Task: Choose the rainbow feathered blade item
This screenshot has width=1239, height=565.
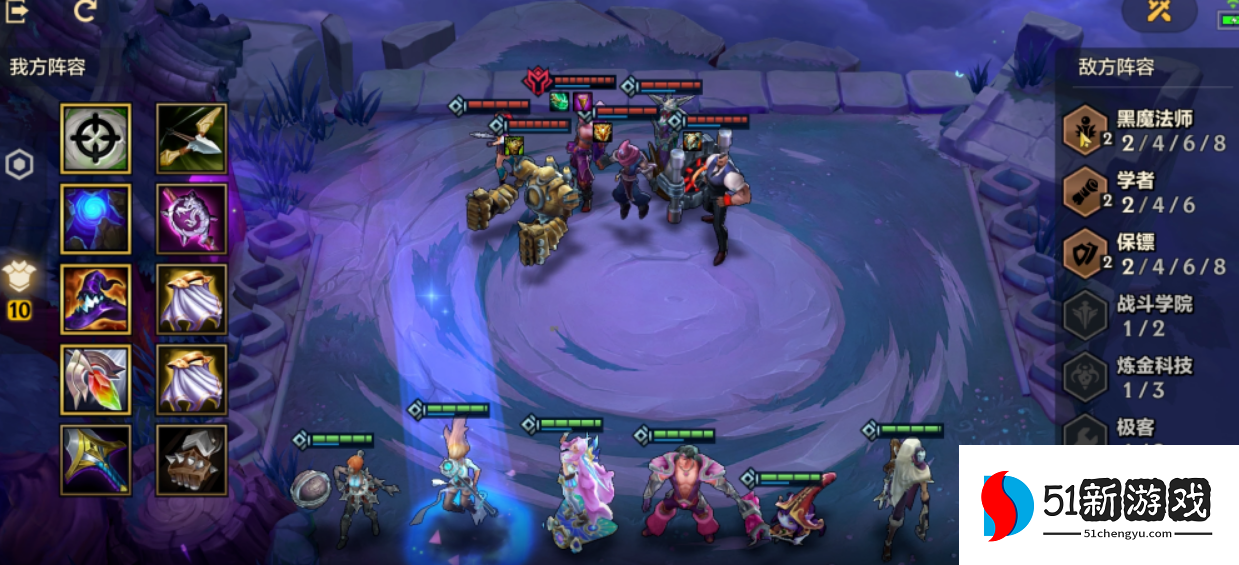Action: pyautogui.click(x=95, y=379)
